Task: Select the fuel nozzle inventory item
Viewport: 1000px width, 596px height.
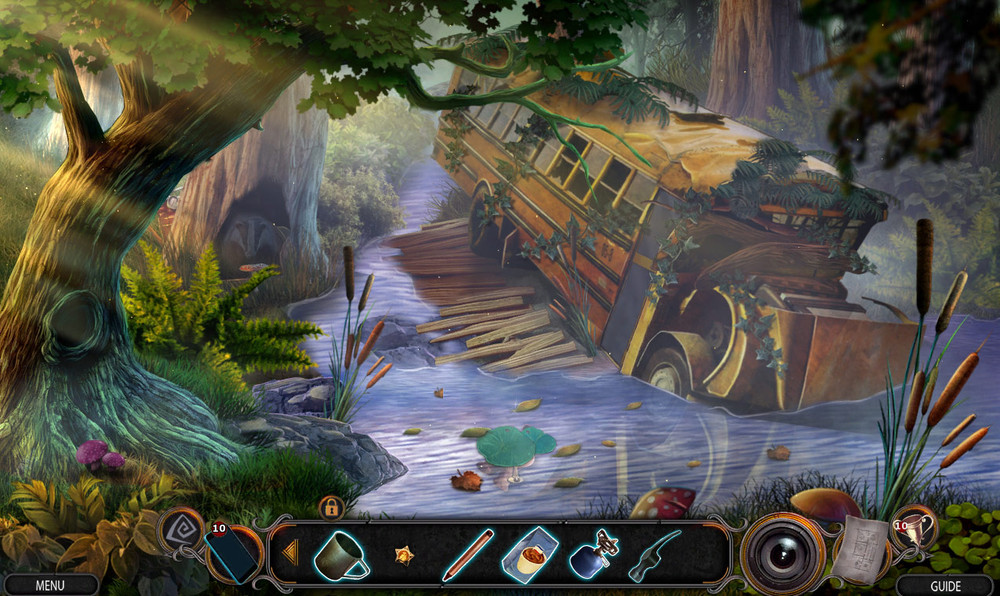Action: click(655, 556)
